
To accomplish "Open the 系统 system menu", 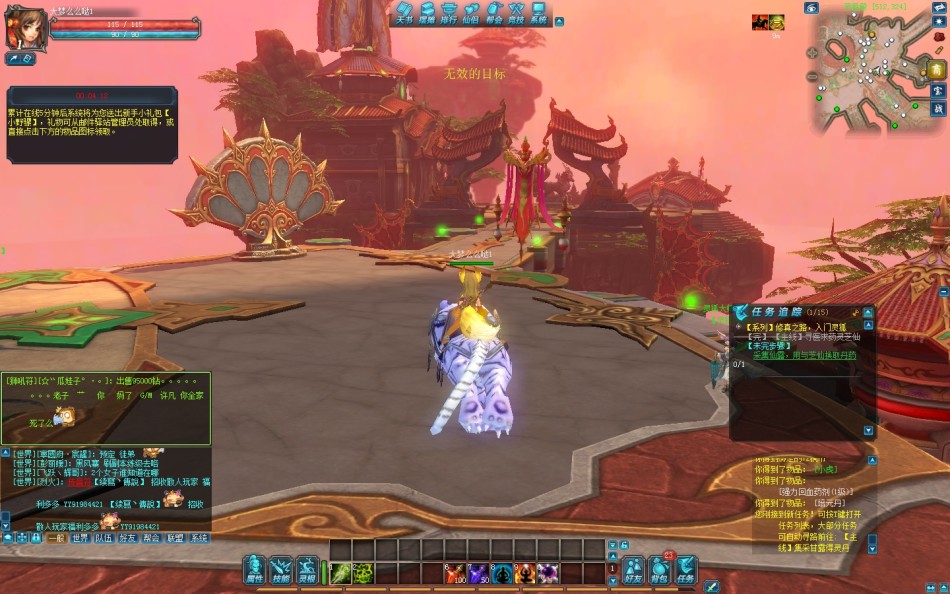I will [x=539, y=13].
